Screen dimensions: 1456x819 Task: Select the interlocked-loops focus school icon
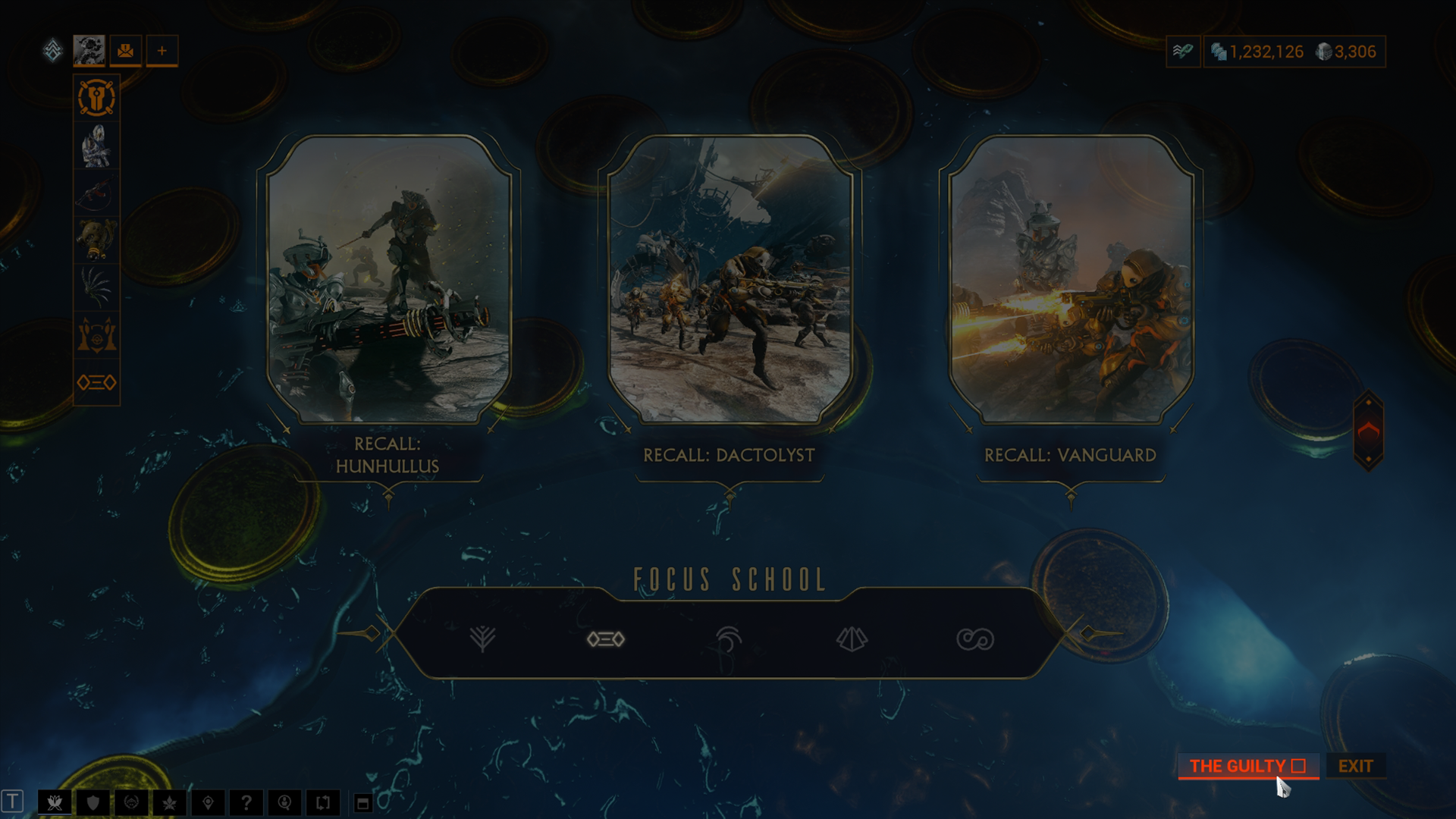pyautogui.click(x=974, y=639)
